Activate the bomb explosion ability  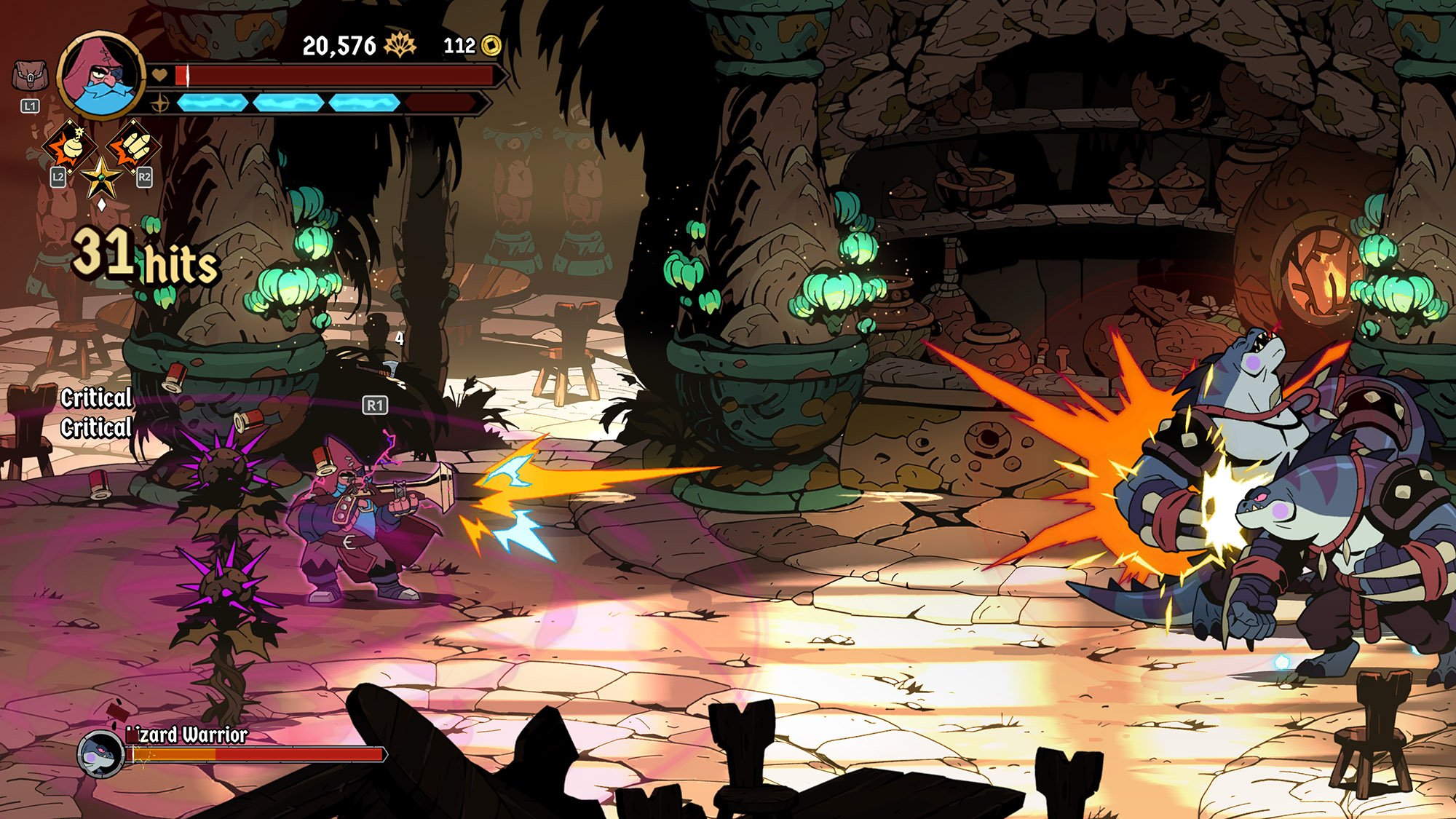[x=69, y=147]
